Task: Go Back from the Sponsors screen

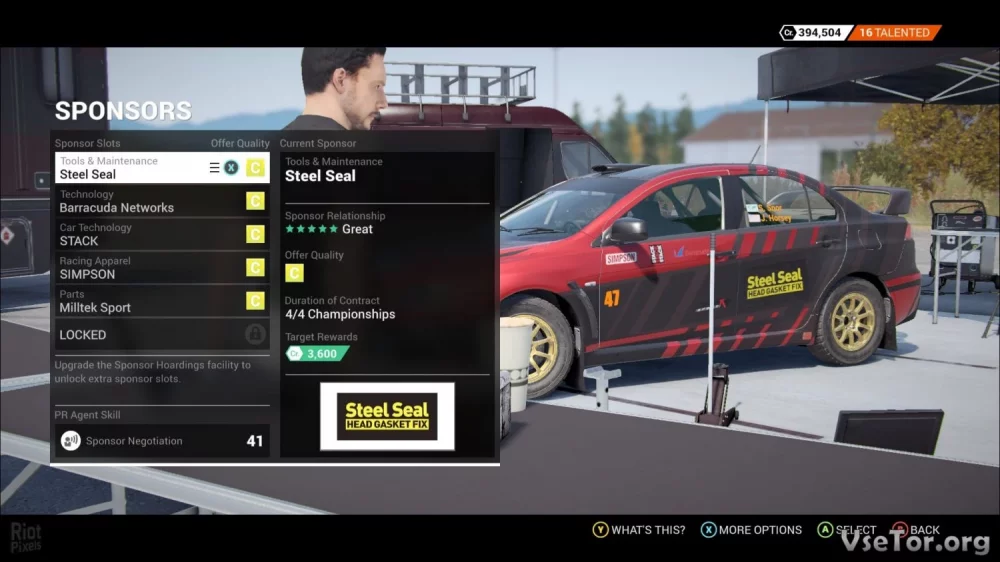Action: tap(915, 530)
